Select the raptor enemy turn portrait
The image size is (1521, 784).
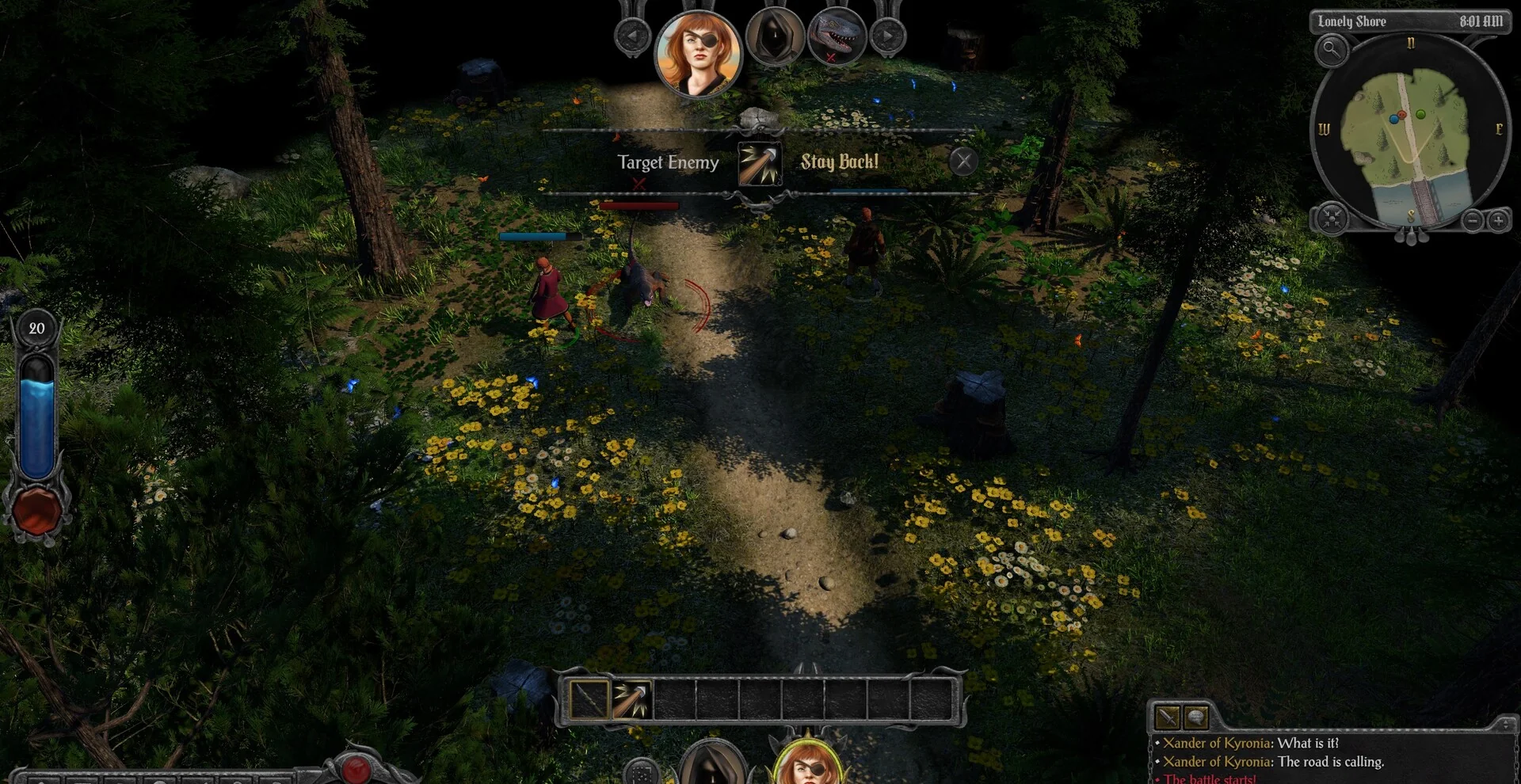click(x=836, y=36)
